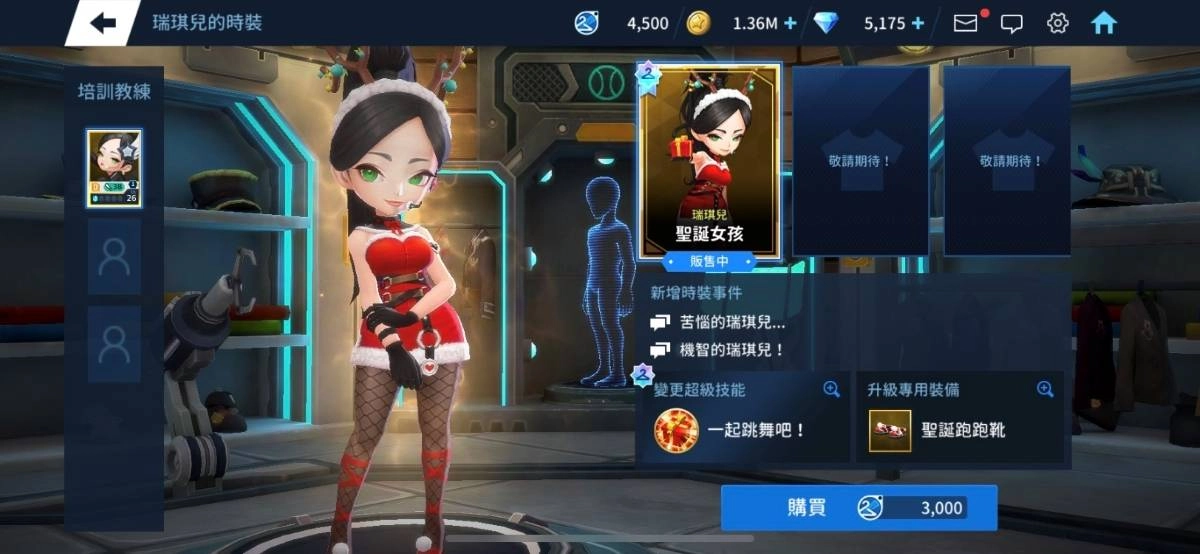Select the 聖誕女孩 costume card

709,162
